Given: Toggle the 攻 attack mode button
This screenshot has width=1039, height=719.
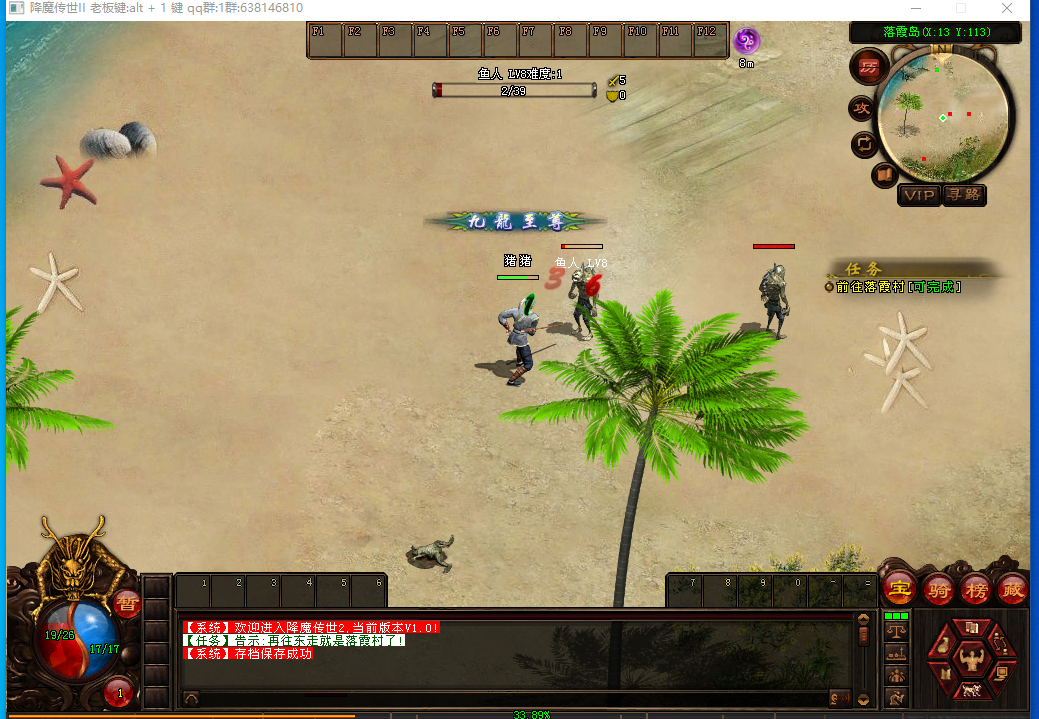Looking at the screenshot, I should pos(861,108).
